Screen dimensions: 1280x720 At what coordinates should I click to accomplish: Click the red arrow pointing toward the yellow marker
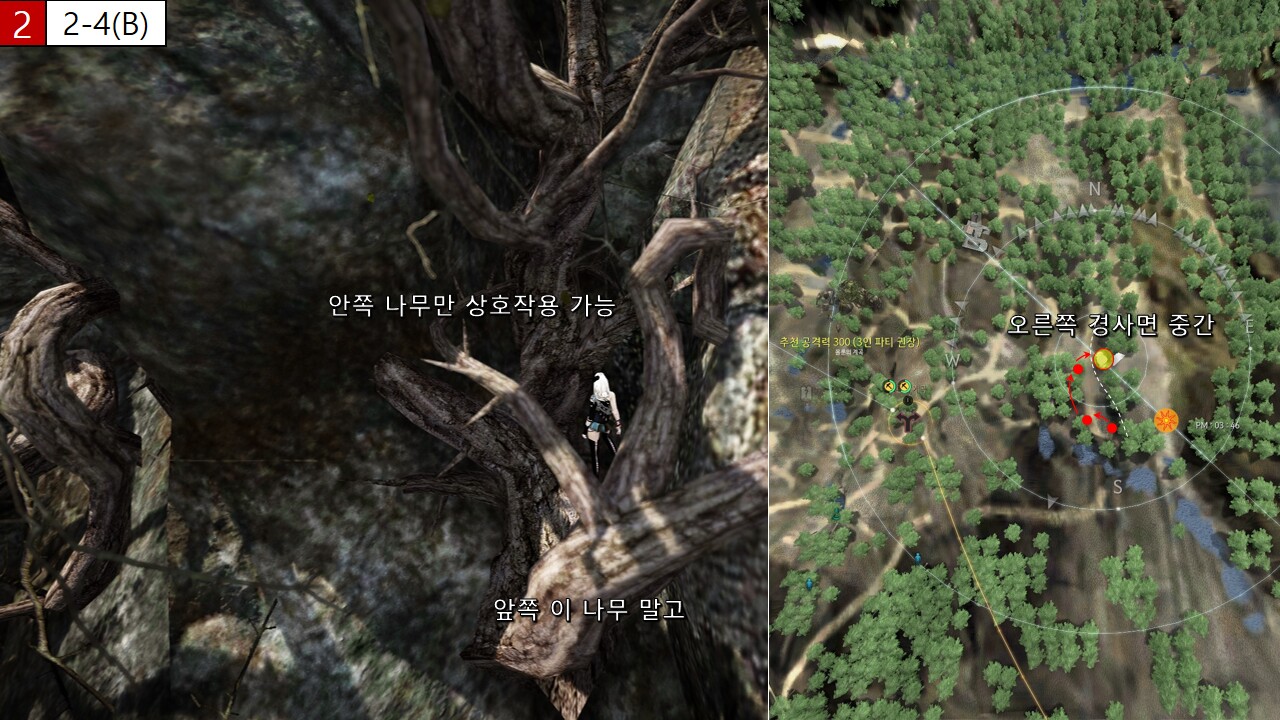click(x=1082, y=356)
